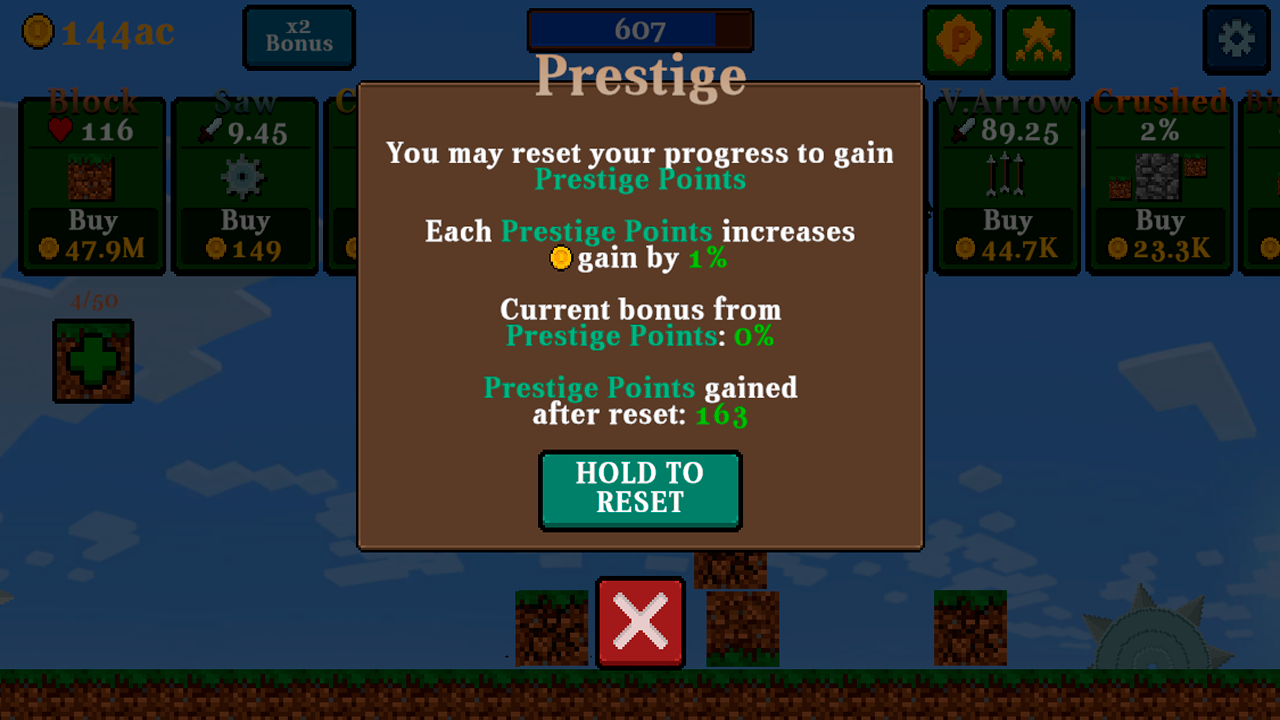Open the star achievements icon
Viewport: 1280px width, 720px height.
[1039, 42]
